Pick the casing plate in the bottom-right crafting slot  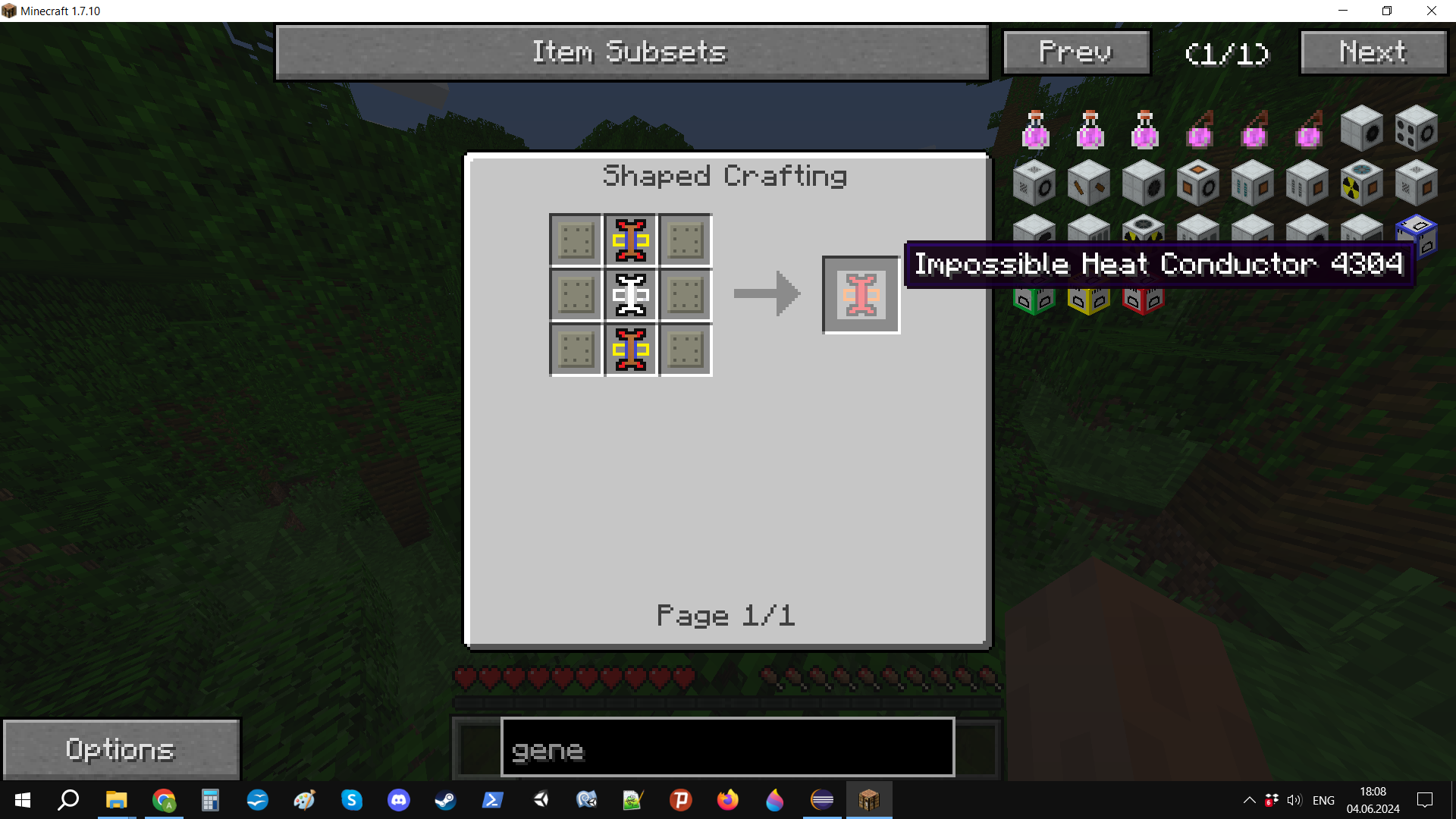[x=686, y=350]
